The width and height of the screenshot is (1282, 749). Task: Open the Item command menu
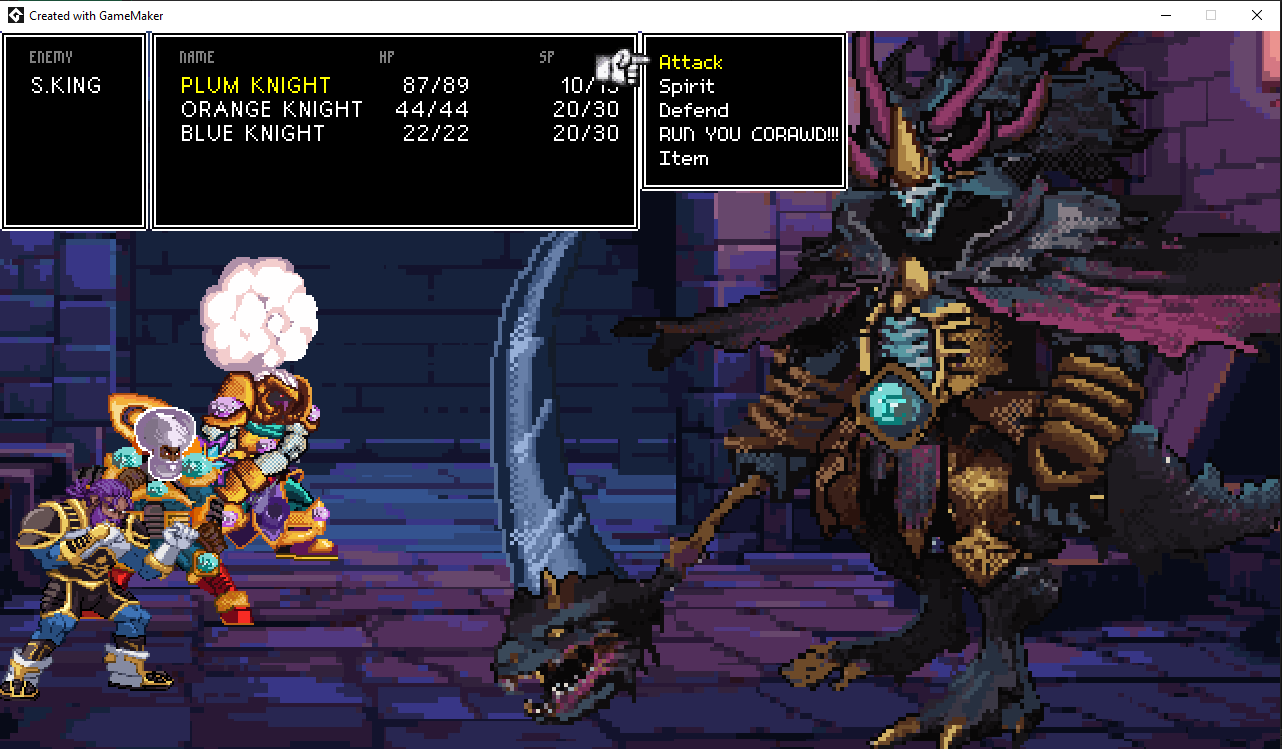(x=684, y=158)
